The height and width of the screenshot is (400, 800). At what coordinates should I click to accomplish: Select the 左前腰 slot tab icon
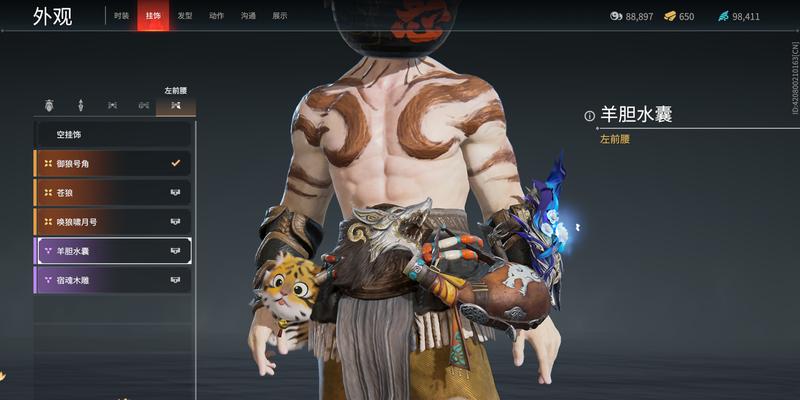pyautogui.click(x=176, y=105)
